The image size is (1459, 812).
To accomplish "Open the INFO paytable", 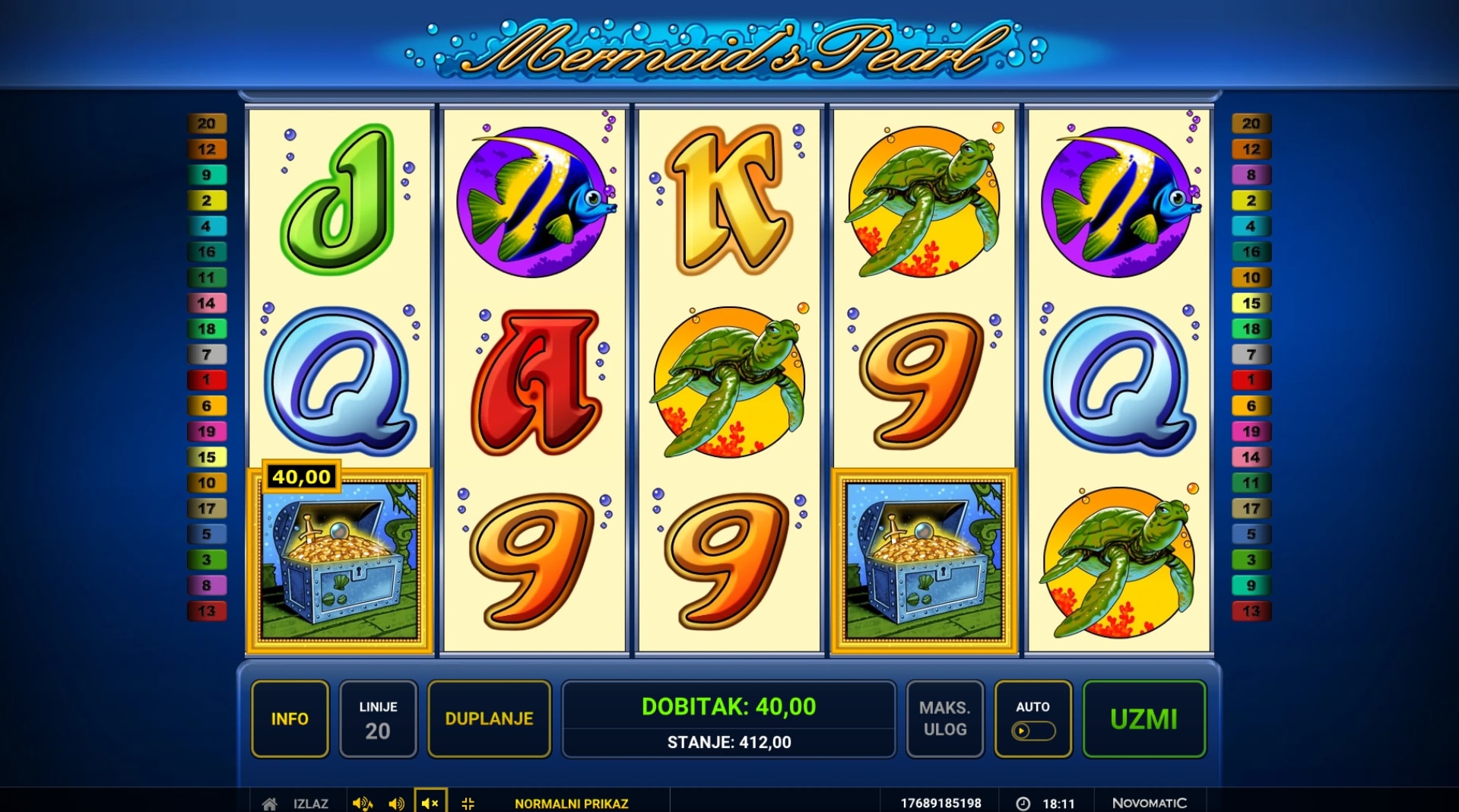I will [290, 718].
